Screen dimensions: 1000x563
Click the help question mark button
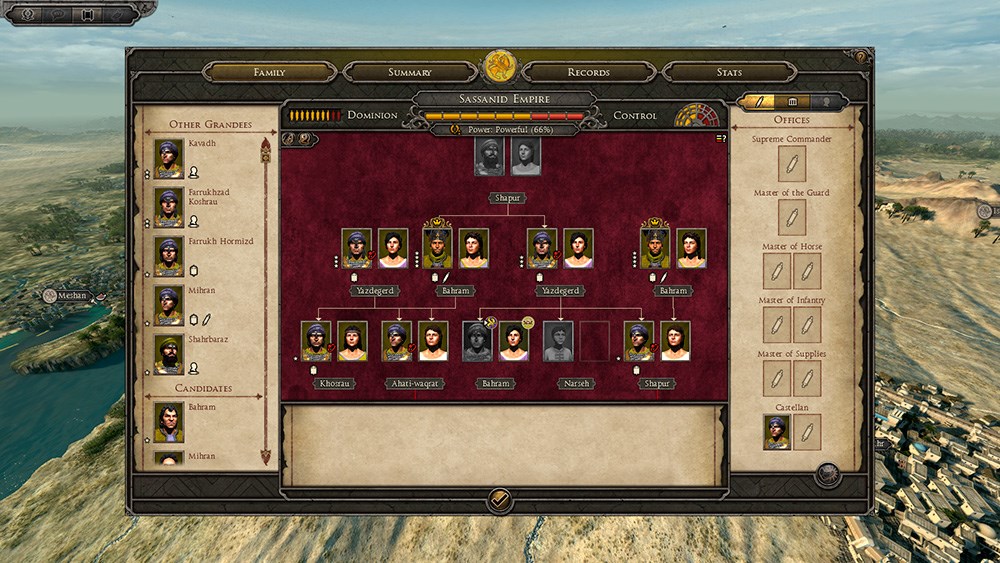click(860, 57)
